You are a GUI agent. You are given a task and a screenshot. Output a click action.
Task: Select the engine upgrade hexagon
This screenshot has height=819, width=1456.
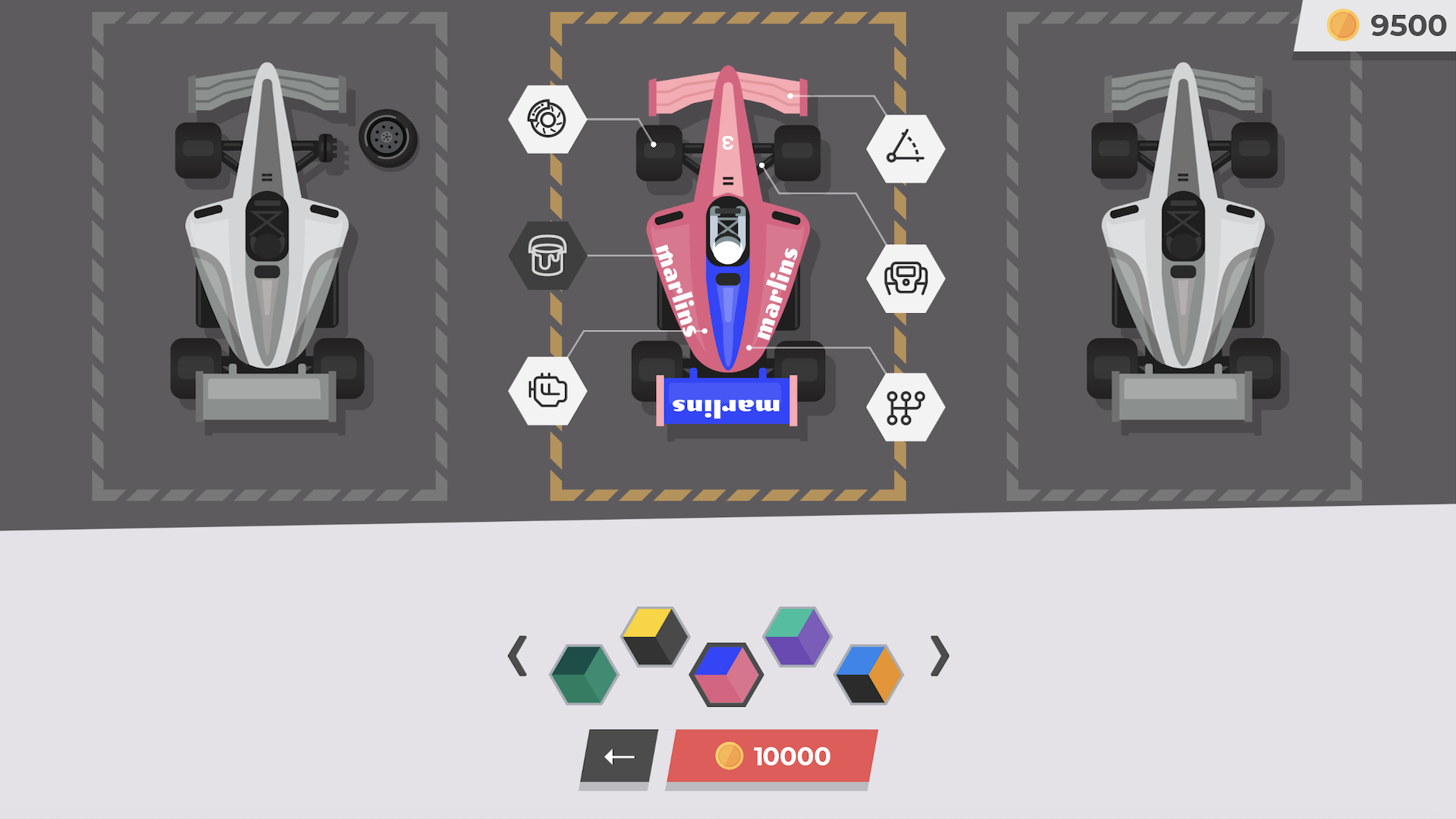click(548, 389)
